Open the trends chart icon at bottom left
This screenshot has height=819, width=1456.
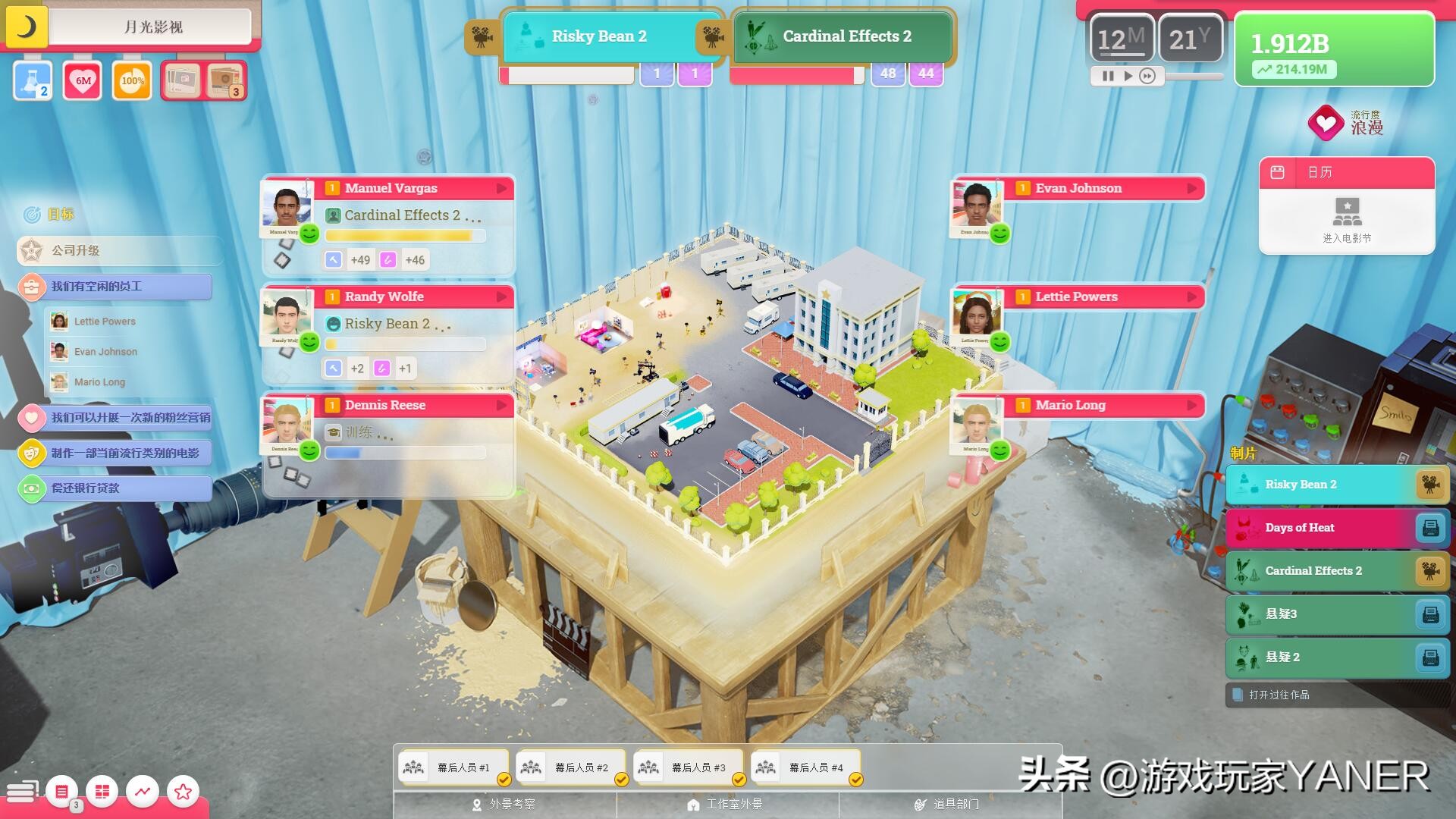coord(143,791)
